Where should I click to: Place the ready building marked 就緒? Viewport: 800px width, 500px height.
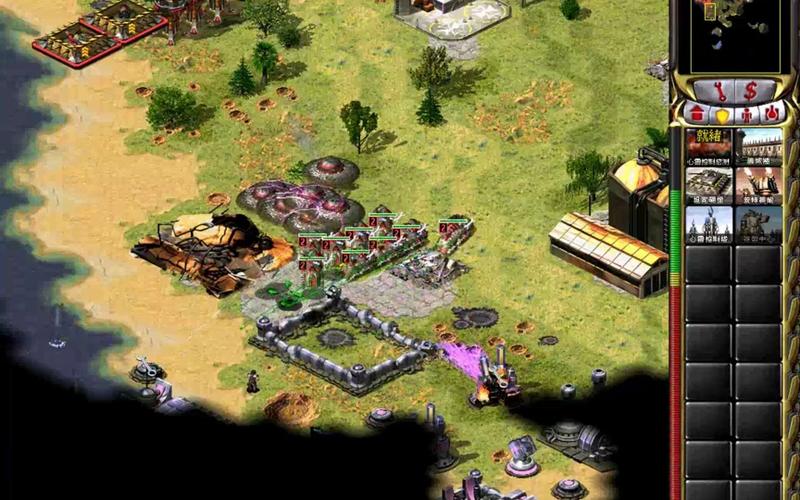pos(709,146)
